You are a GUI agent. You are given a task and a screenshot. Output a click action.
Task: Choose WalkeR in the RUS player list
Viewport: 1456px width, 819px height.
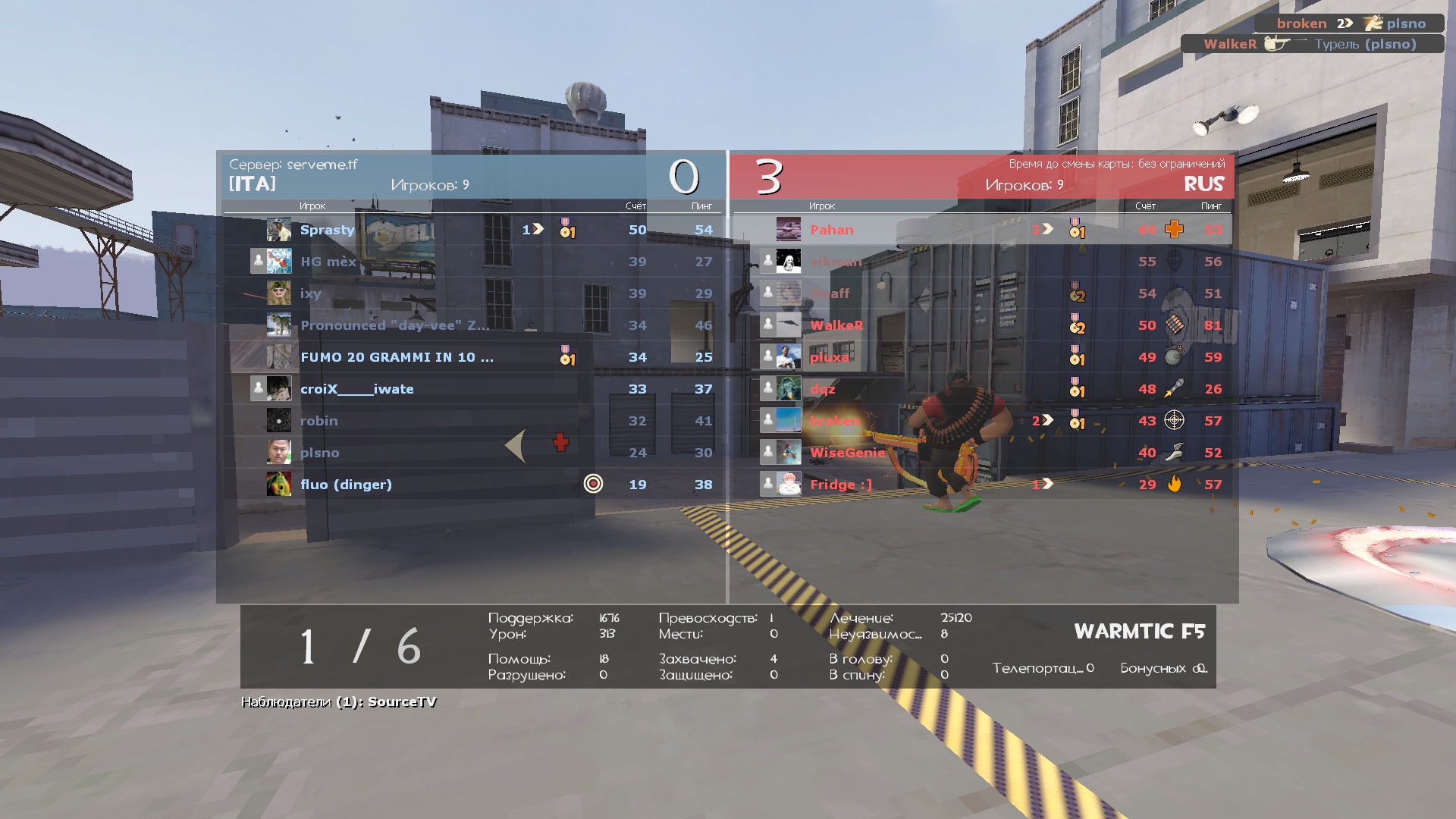pos(836,325)
